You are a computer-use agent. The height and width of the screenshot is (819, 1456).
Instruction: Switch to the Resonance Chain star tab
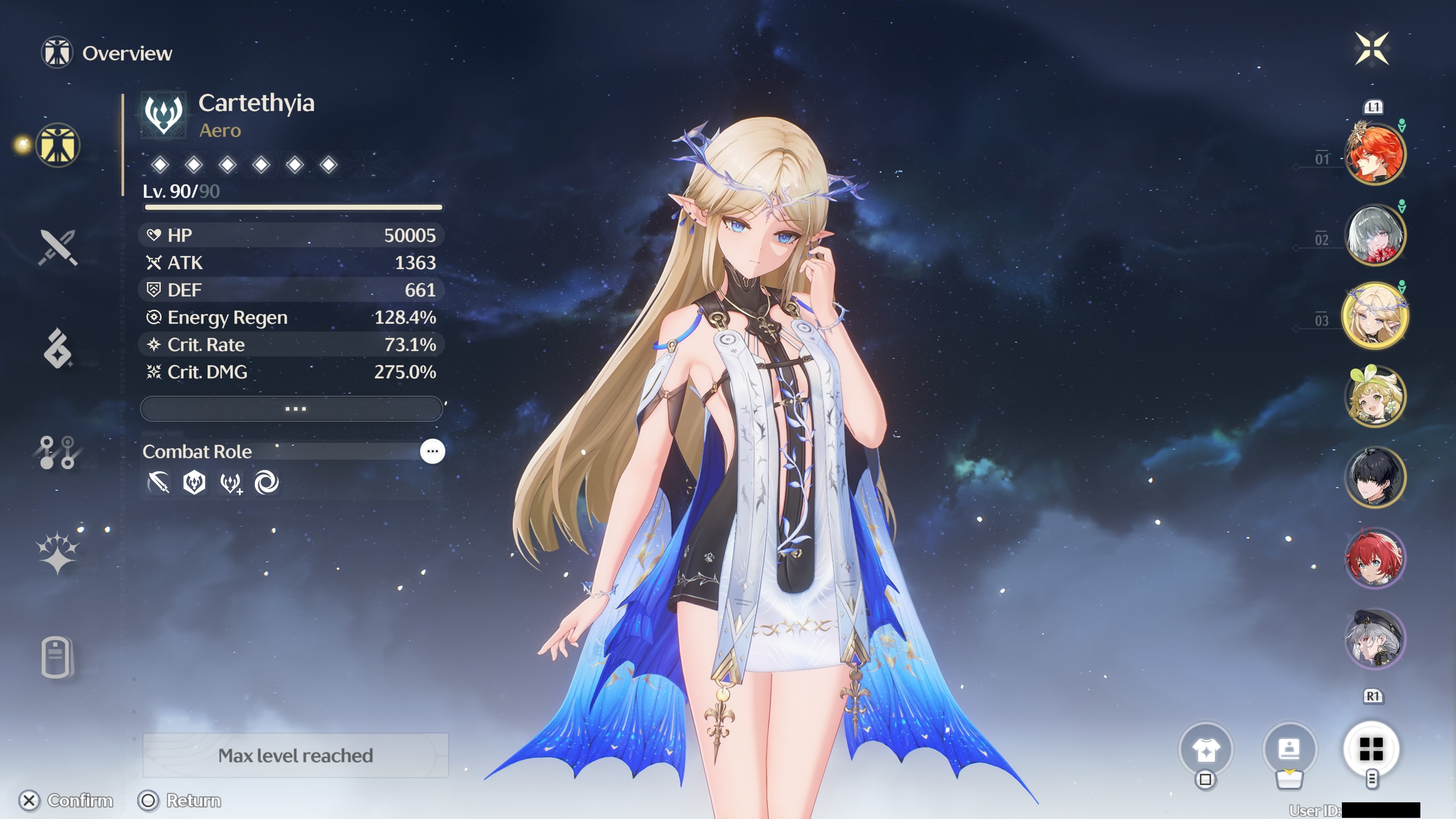click(58, 553)
